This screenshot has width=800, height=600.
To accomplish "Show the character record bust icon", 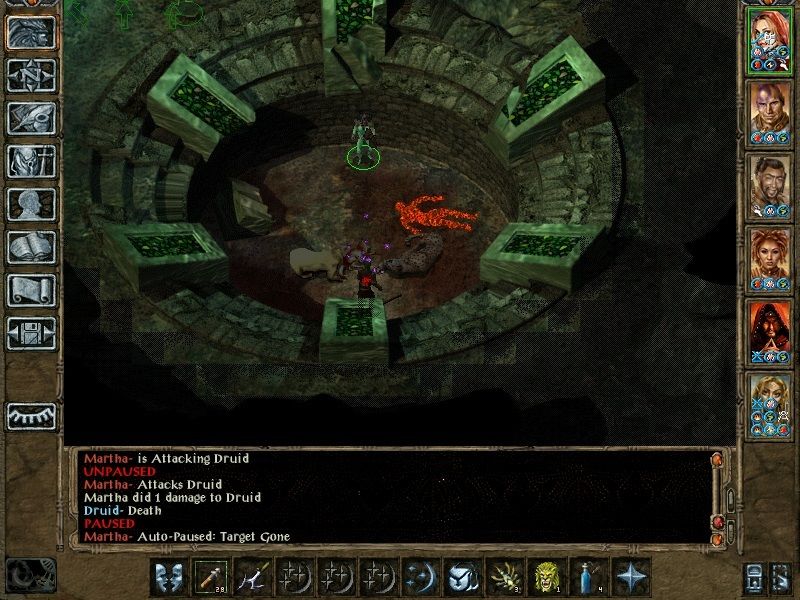I will tap(31, 204).
